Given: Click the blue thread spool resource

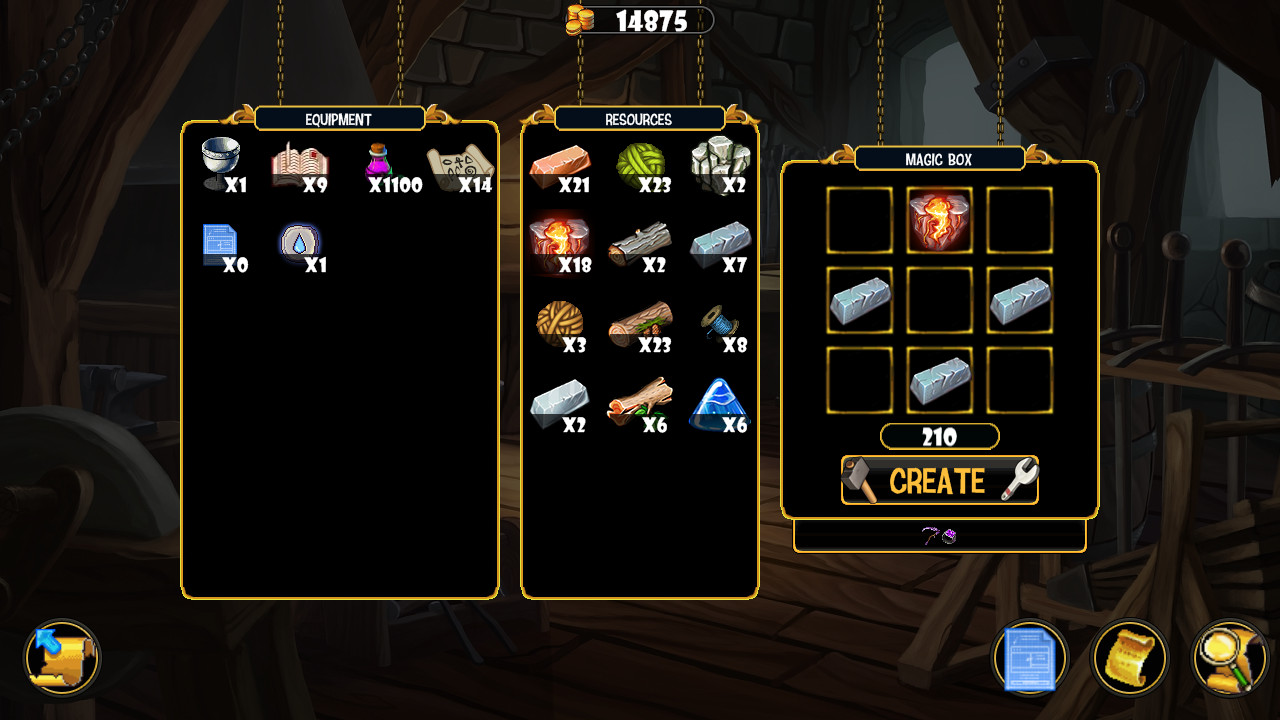Looking at the screenshot, I should pyautogui.click(x=721, y=320).
